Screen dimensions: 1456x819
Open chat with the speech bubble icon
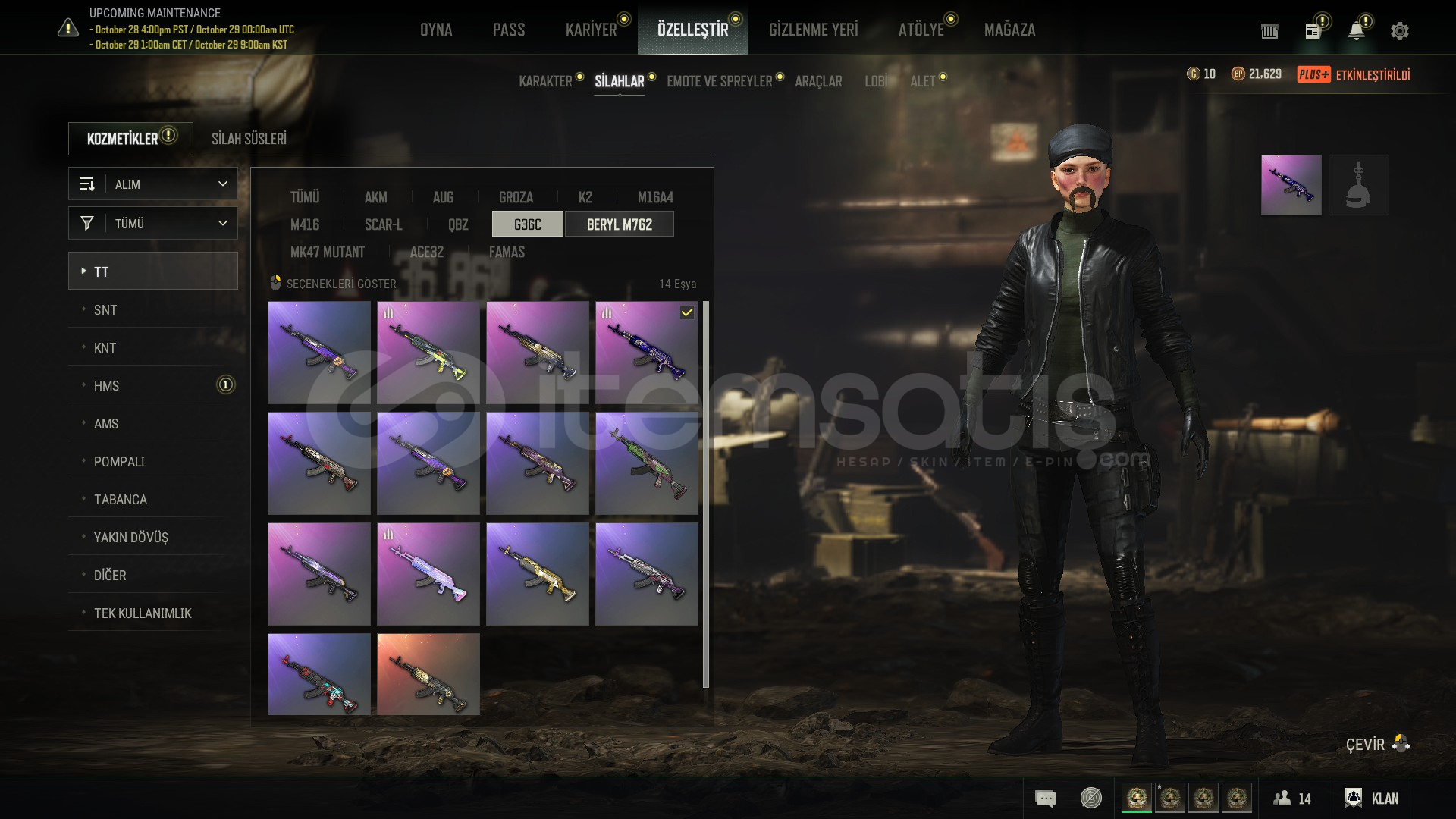tap(1045, 798)
